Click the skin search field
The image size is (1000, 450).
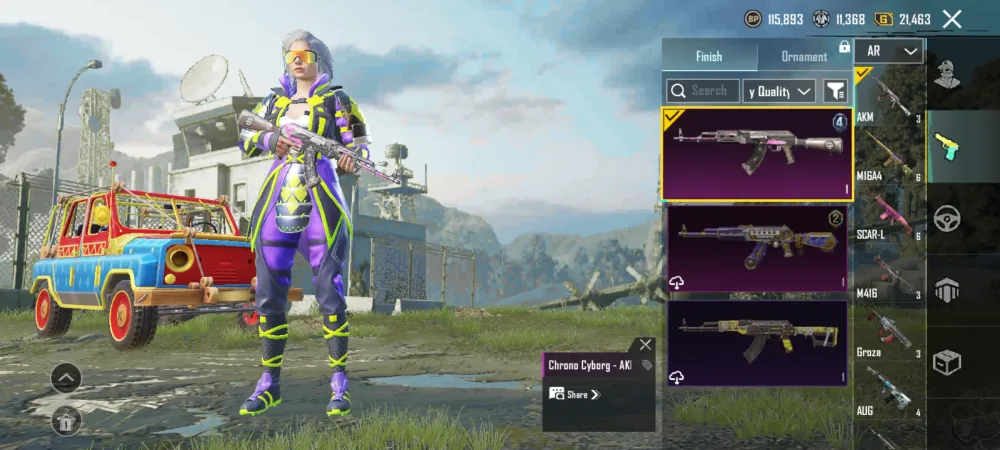(704, 91)
